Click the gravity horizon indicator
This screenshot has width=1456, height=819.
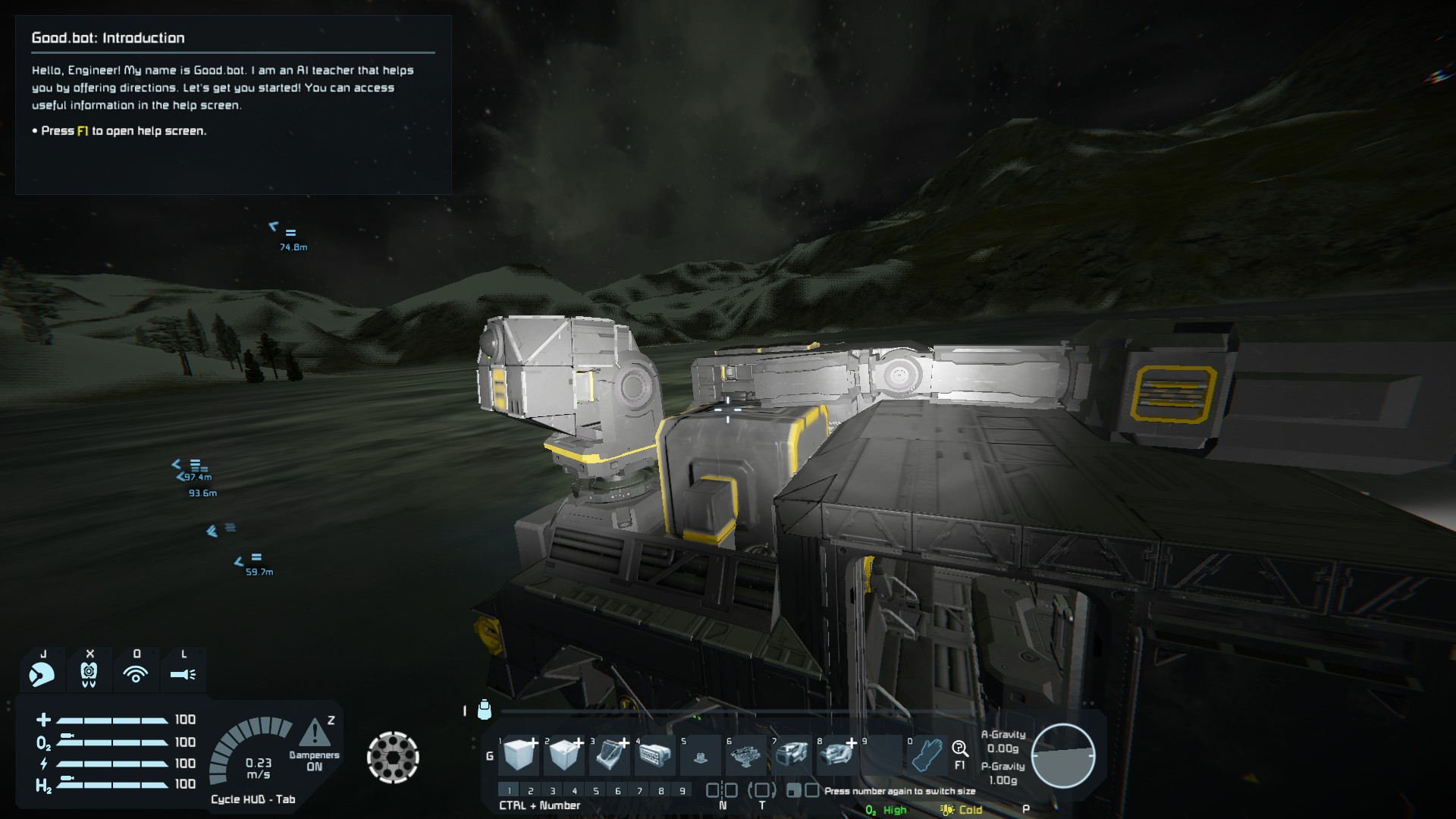point(1063,756)
